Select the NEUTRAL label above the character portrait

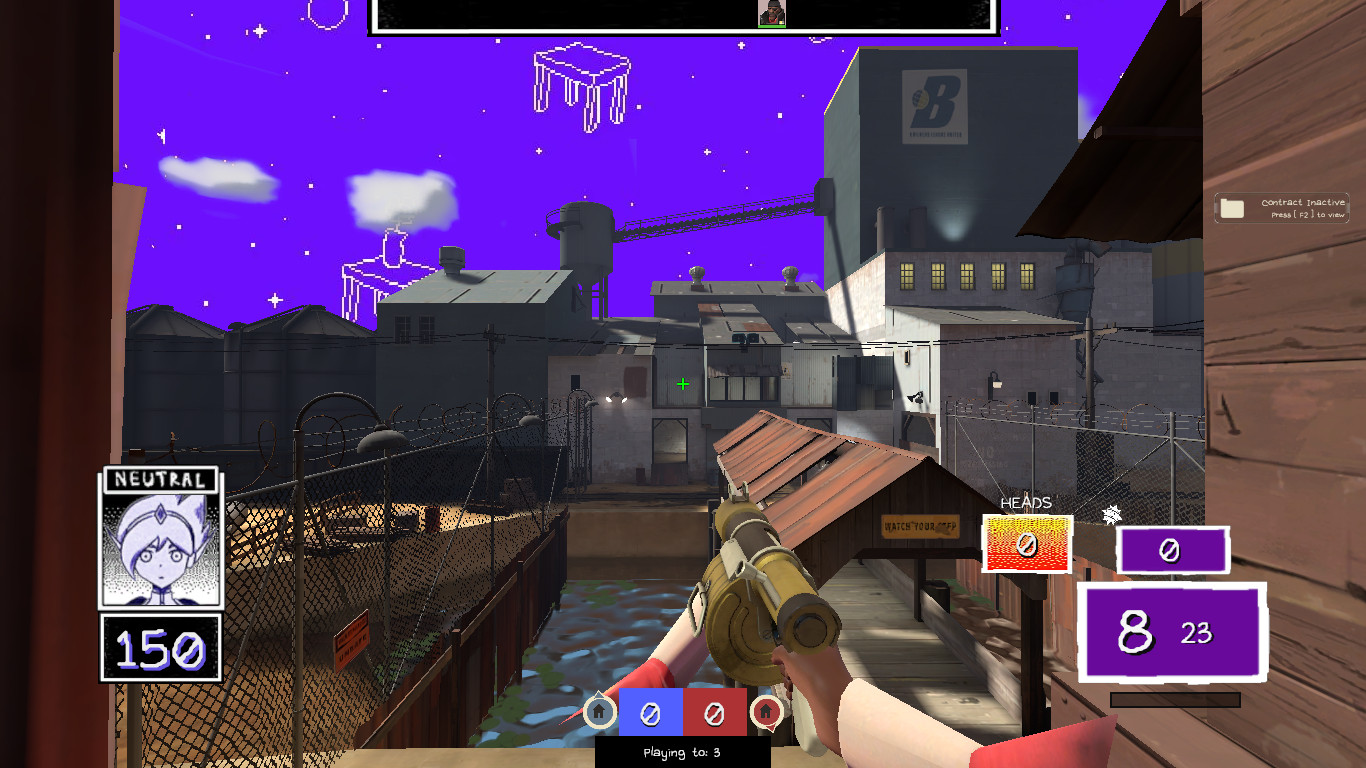point(160,482)
